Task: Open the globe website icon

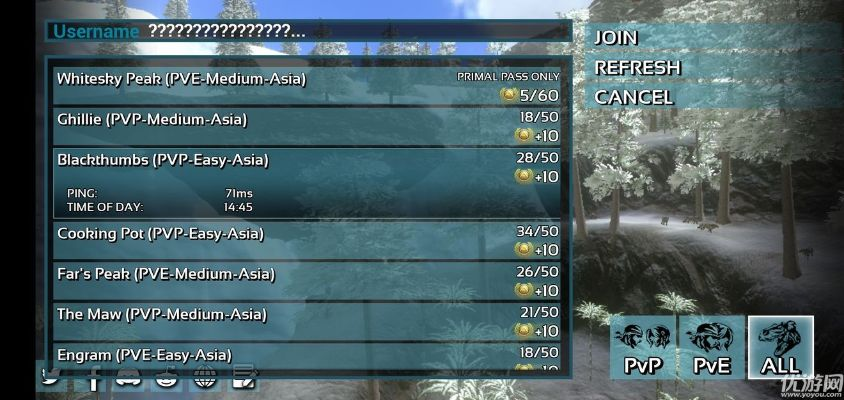Action: 205,378
